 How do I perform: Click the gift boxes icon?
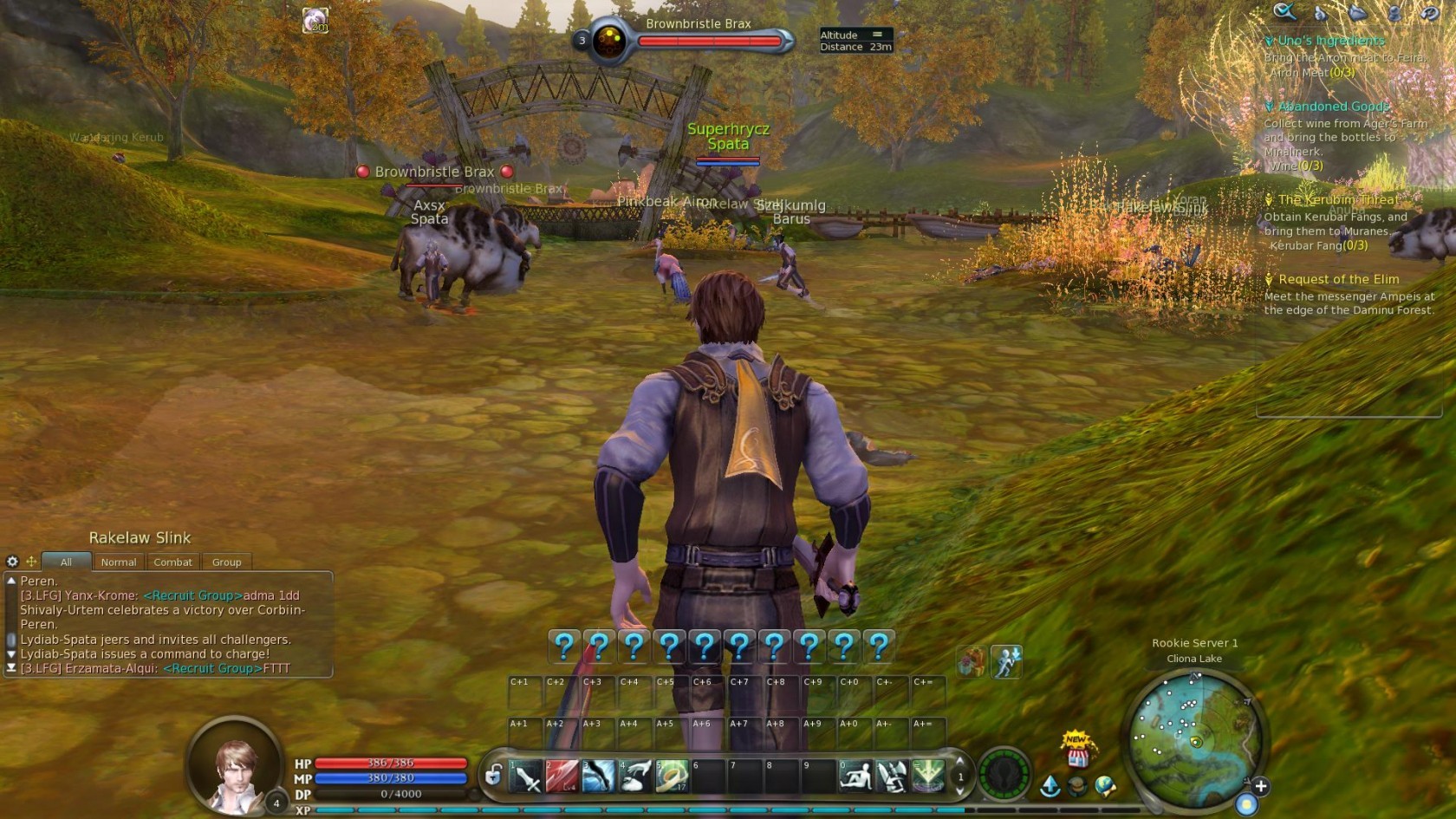click(x=972, y=662)
